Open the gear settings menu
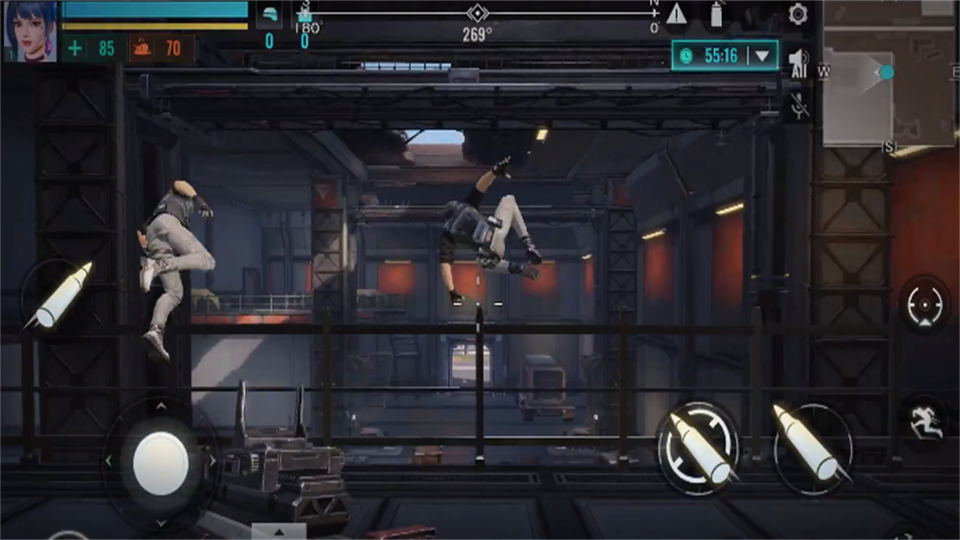 [x=797, y=14]
